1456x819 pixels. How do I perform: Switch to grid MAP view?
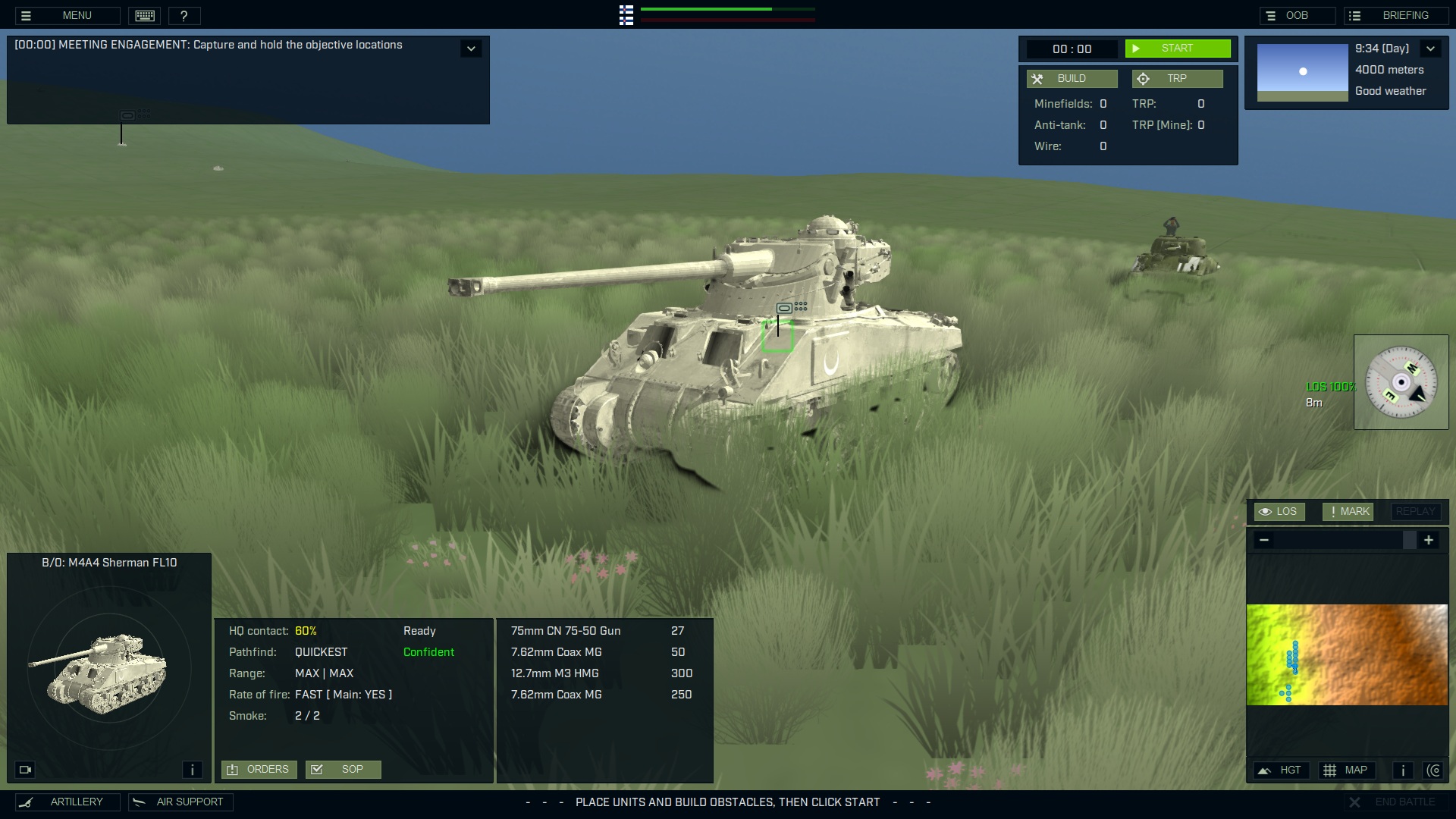(1347, 770)
